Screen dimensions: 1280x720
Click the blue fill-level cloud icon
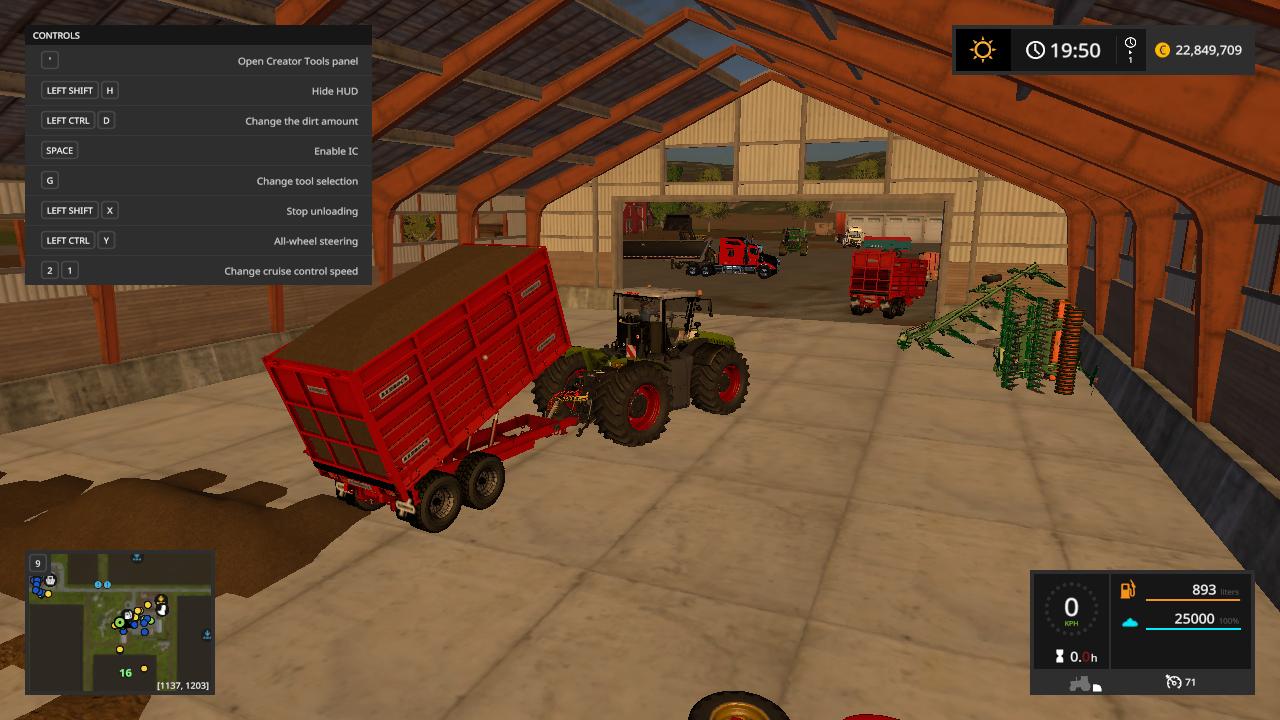1130,622
